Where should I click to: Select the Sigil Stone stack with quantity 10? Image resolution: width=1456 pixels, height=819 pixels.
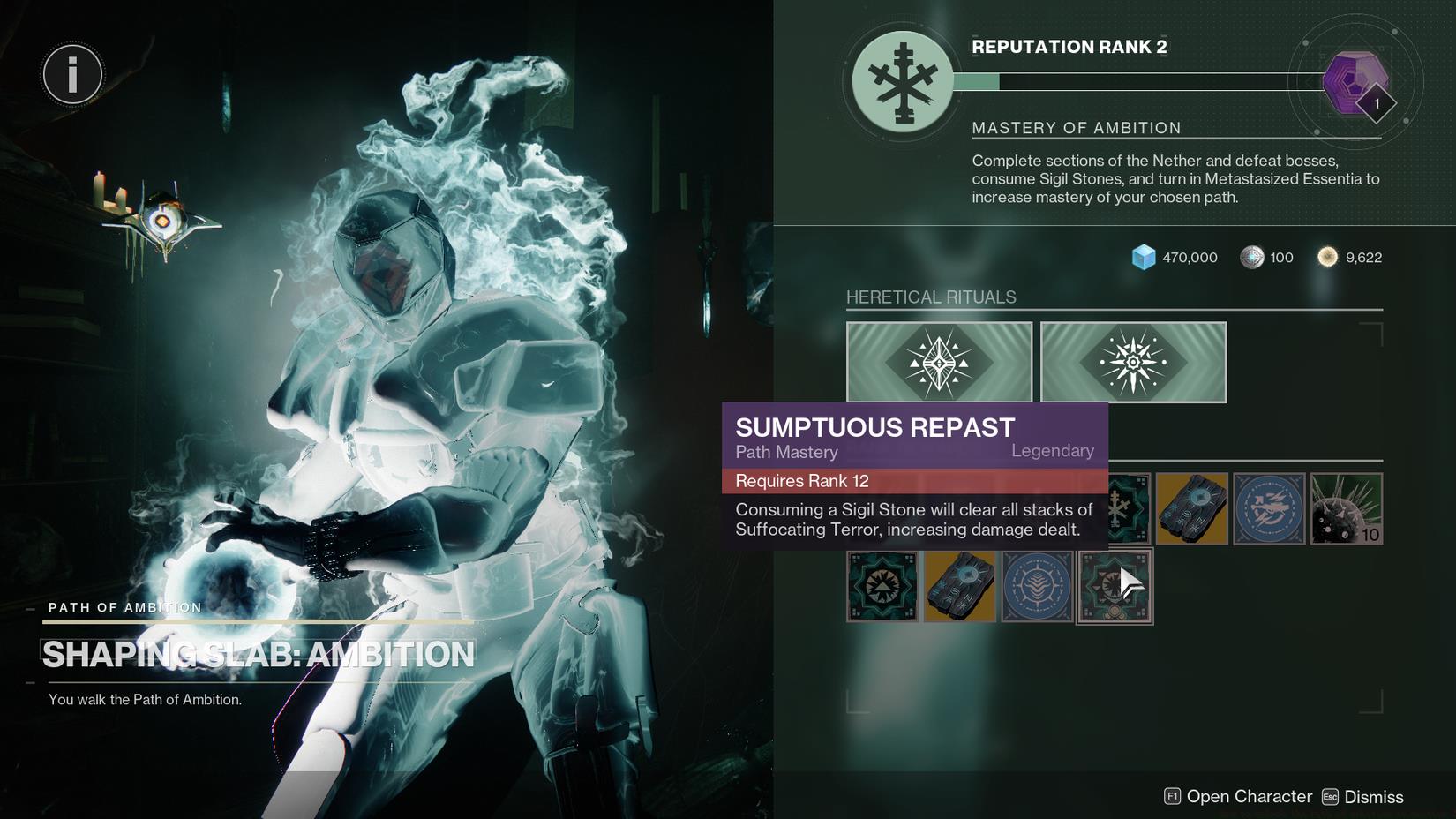1346,508
